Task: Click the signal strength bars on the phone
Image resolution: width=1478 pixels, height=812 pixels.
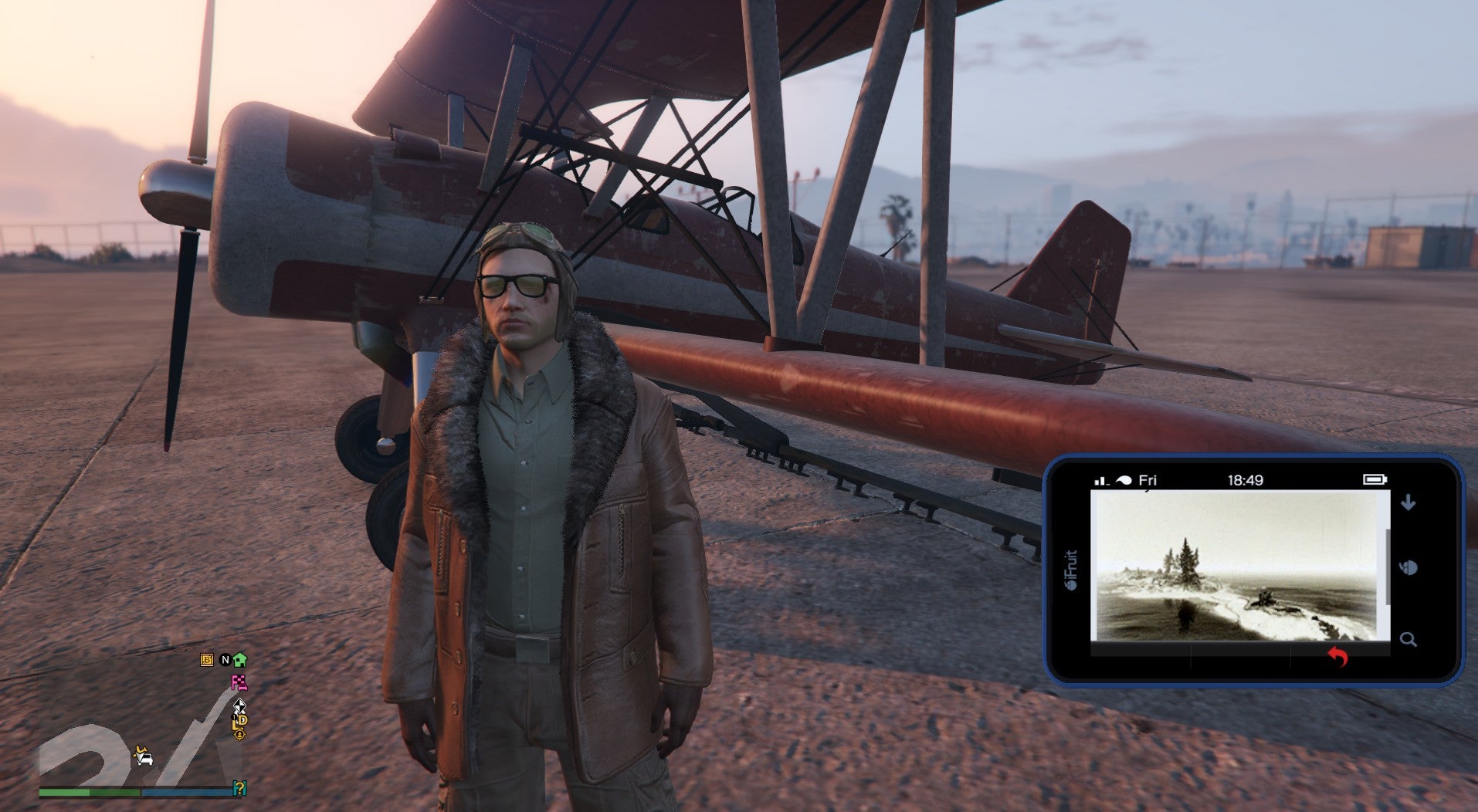Action: point(1101,481)
